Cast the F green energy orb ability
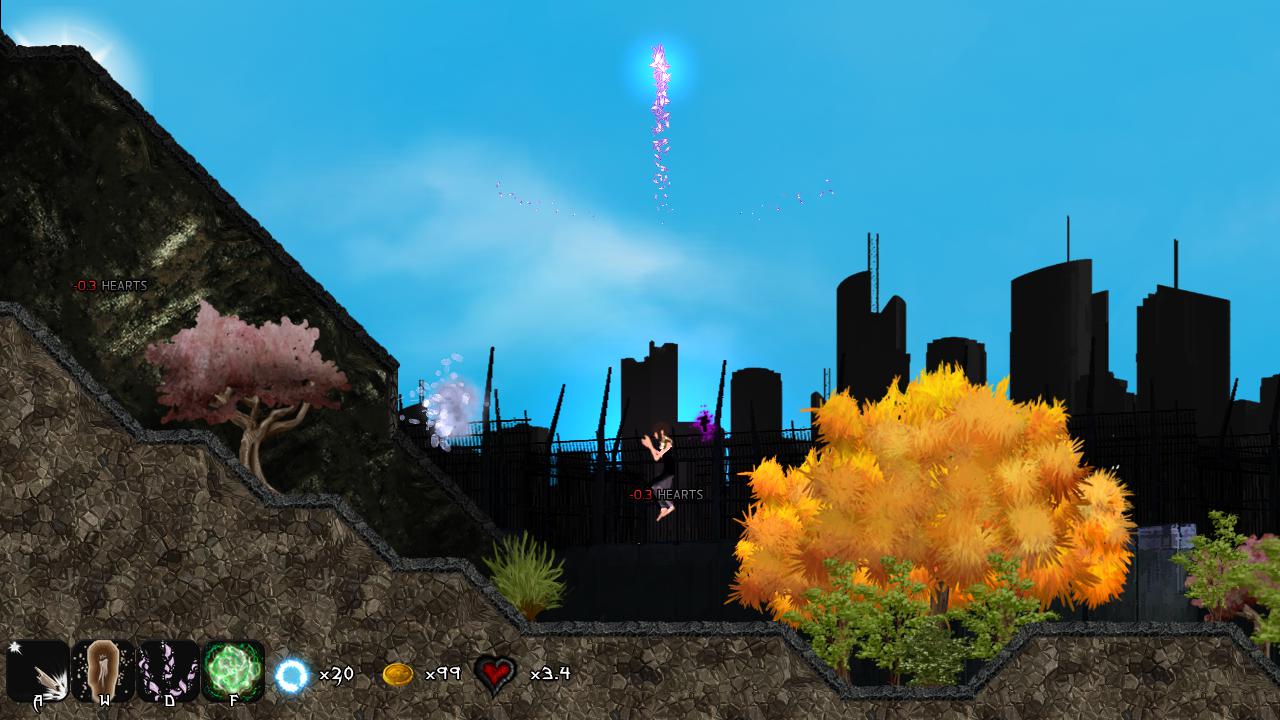This screenshot has height=720, width=1280. tap(231, 672)
